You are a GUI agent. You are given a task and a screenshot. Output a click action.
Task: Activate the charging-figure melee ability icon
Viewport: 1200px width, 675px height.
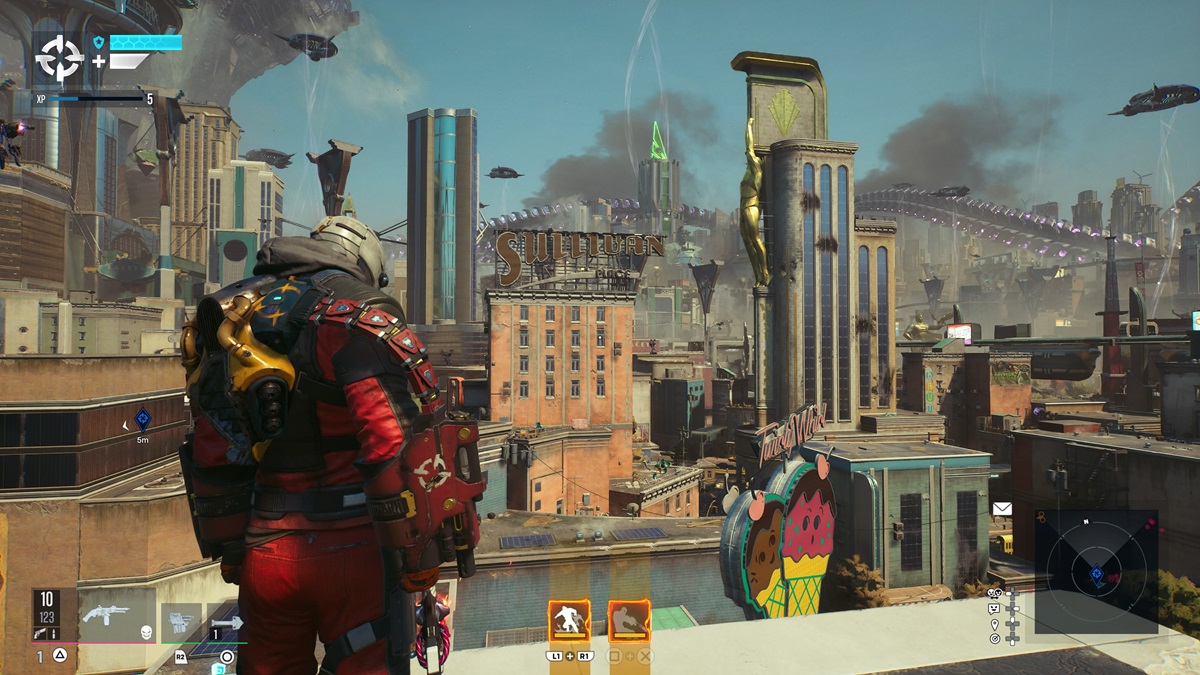(x=568, y=621)
